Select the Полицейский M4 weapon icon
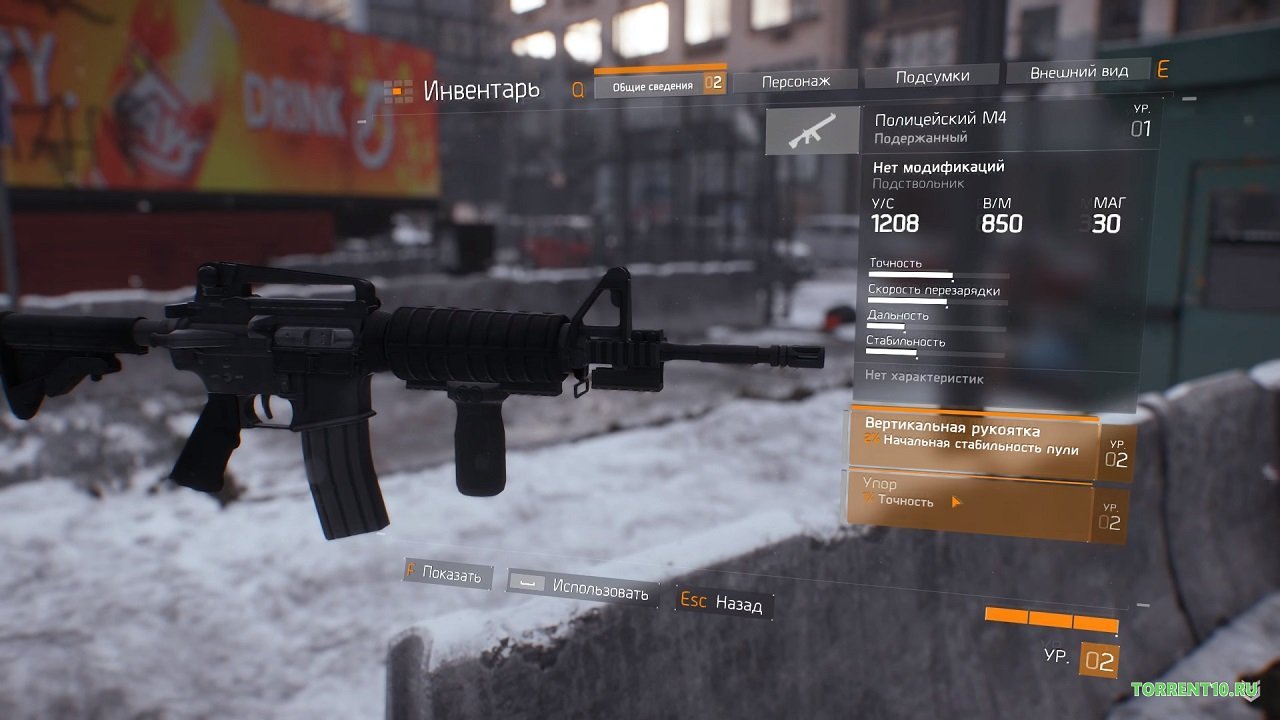This screenshot has height=720, width=1280. pyautogui.click(x=812, y=131)
